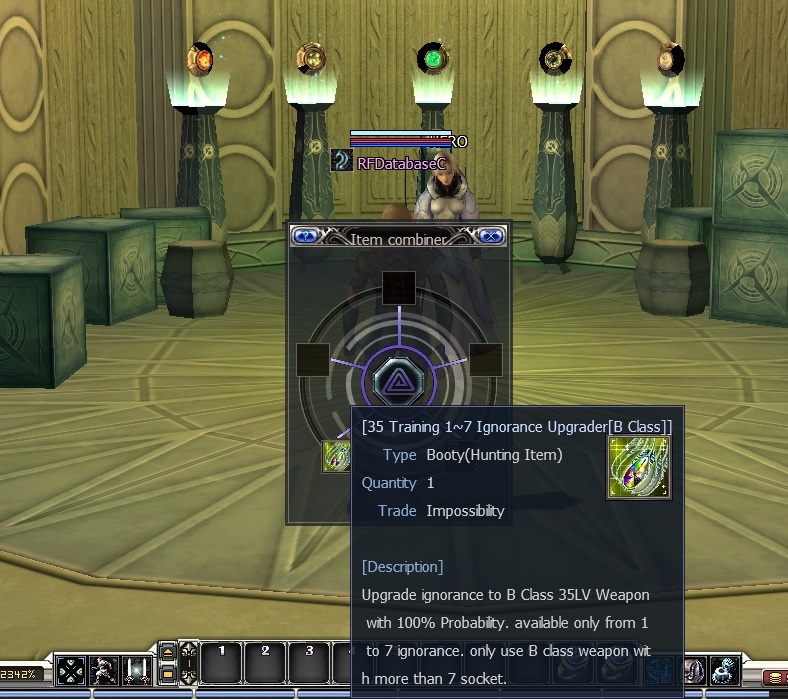Click the sword weapon icon in HUD
Screen dimensions: 788x699
[136, 670]
